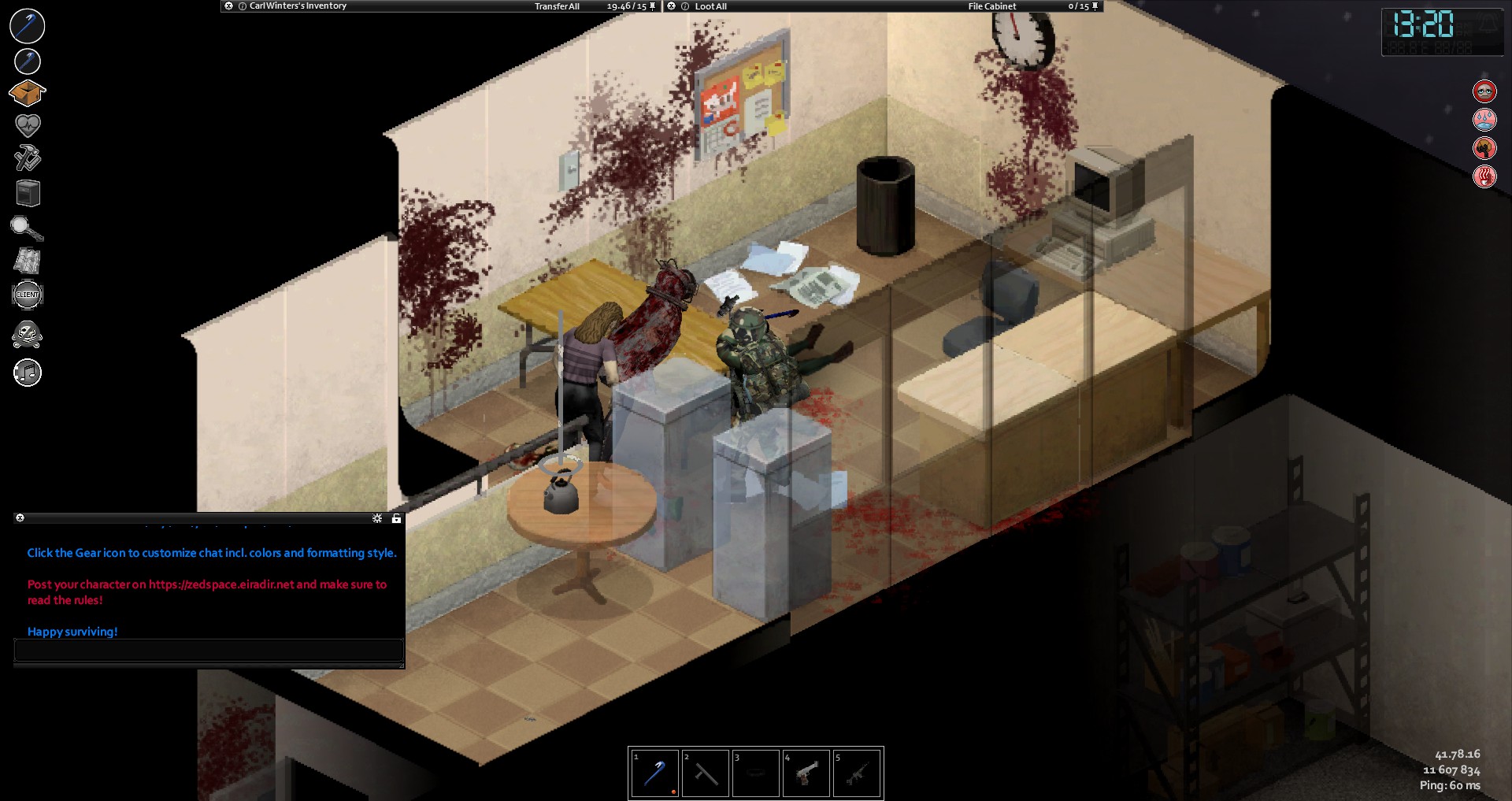Open the crafting hammer and tools menu
The image size is (1512, 801).
(28, 158)
